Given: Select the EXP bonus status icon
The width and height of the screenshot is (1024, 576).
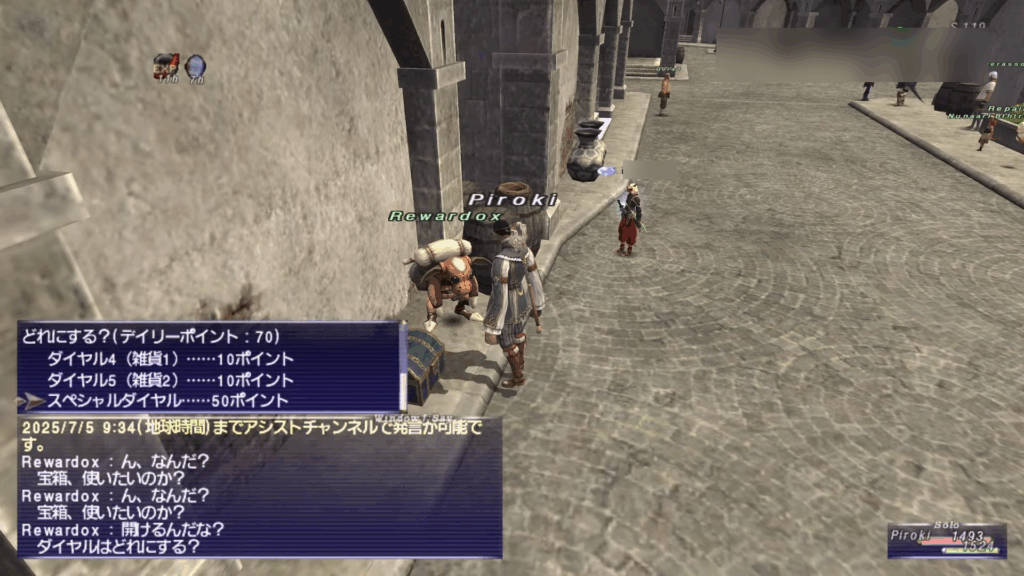Looking at the screenshot, I should click(166, 67).
